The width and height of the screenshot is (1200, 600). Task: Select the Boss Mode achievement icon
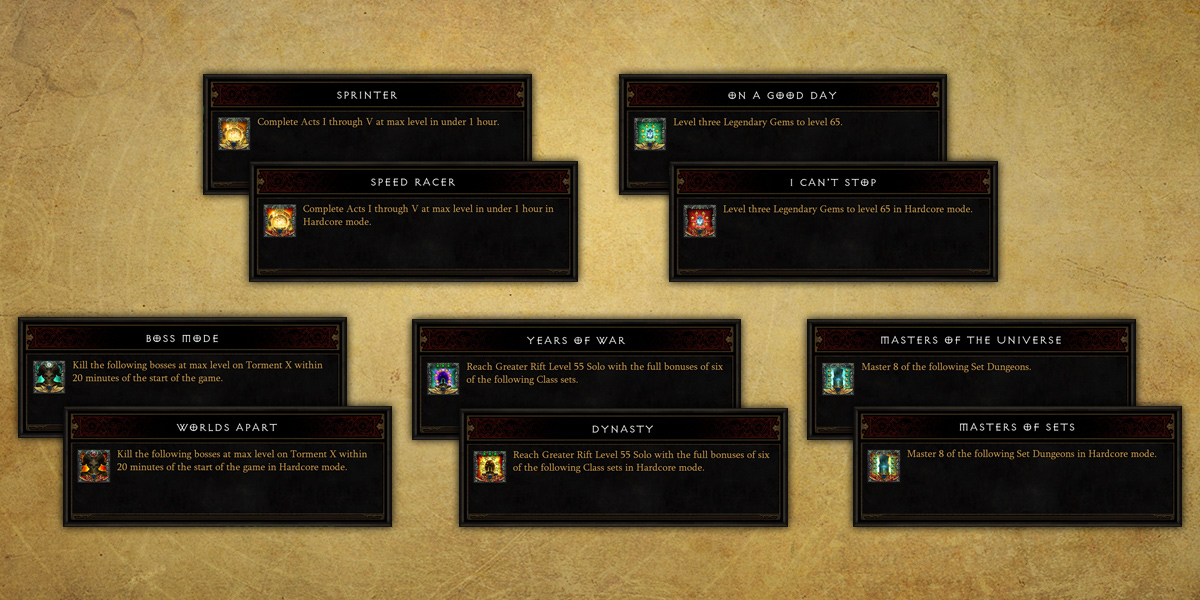coord(49,377)
